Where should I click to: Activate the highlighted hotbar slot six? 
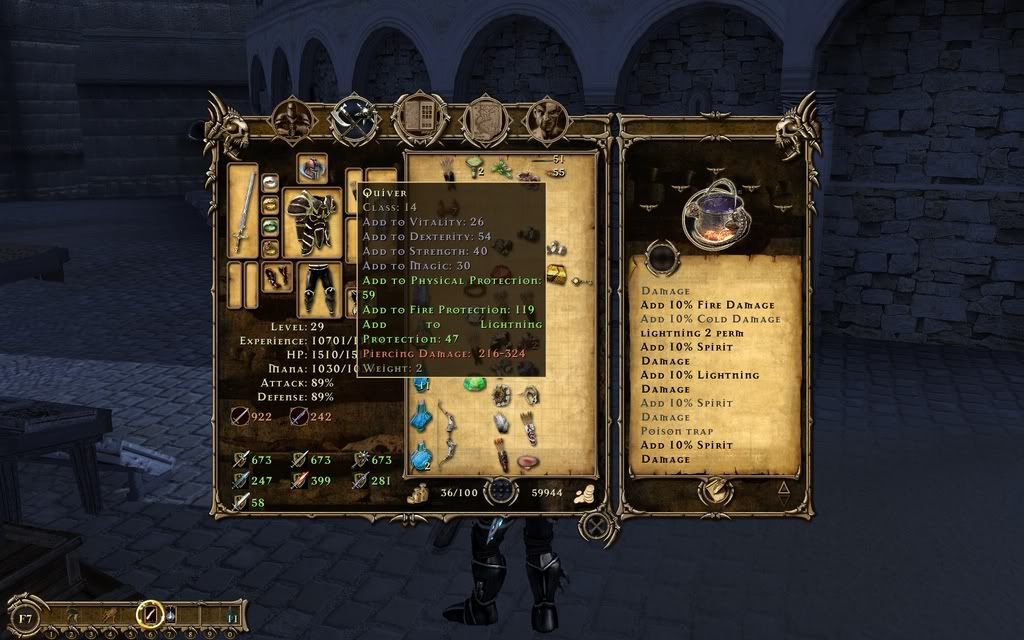[x=150, y=611]
